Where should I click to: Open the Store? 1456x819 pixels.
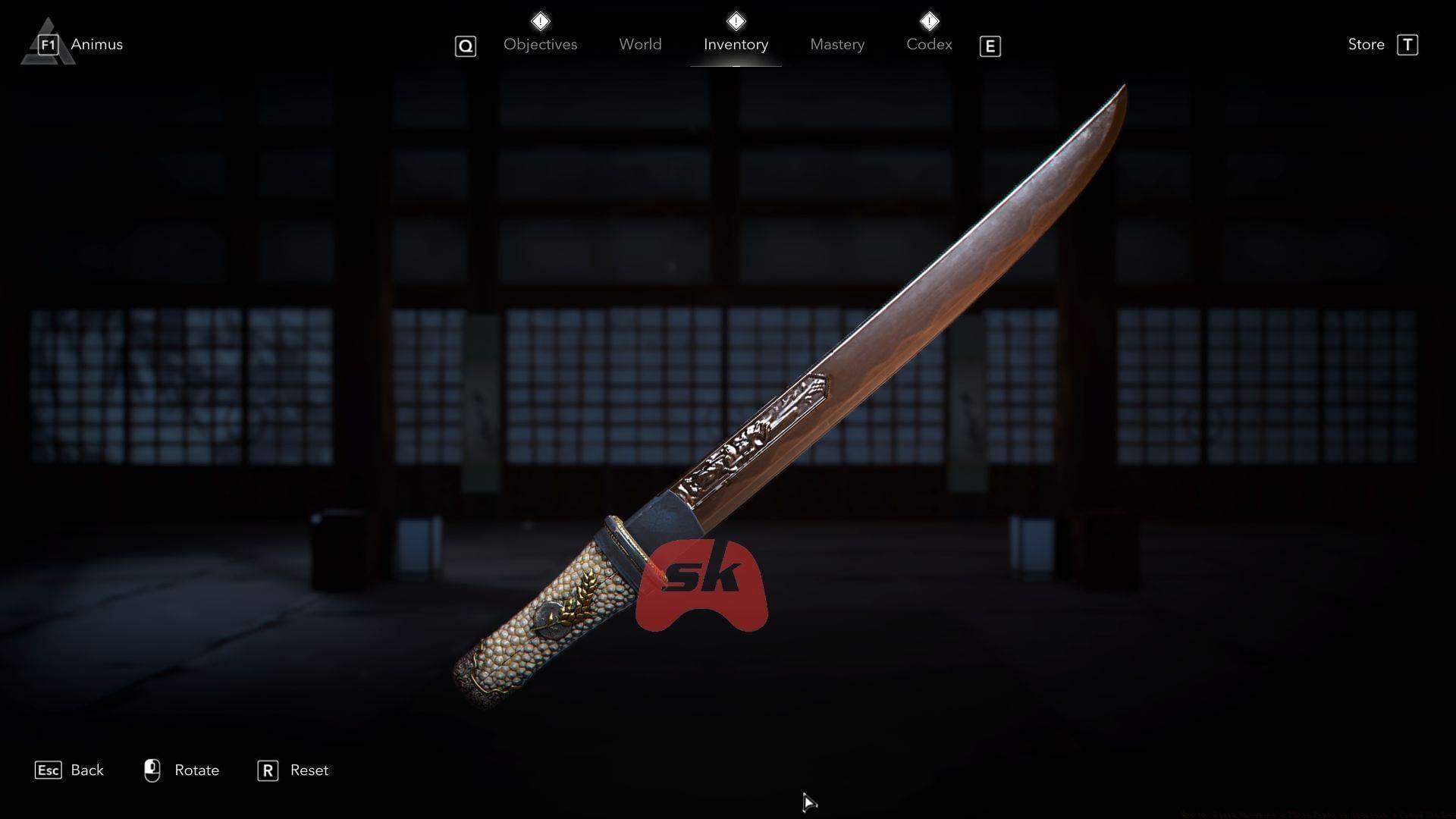[1366, 44]
